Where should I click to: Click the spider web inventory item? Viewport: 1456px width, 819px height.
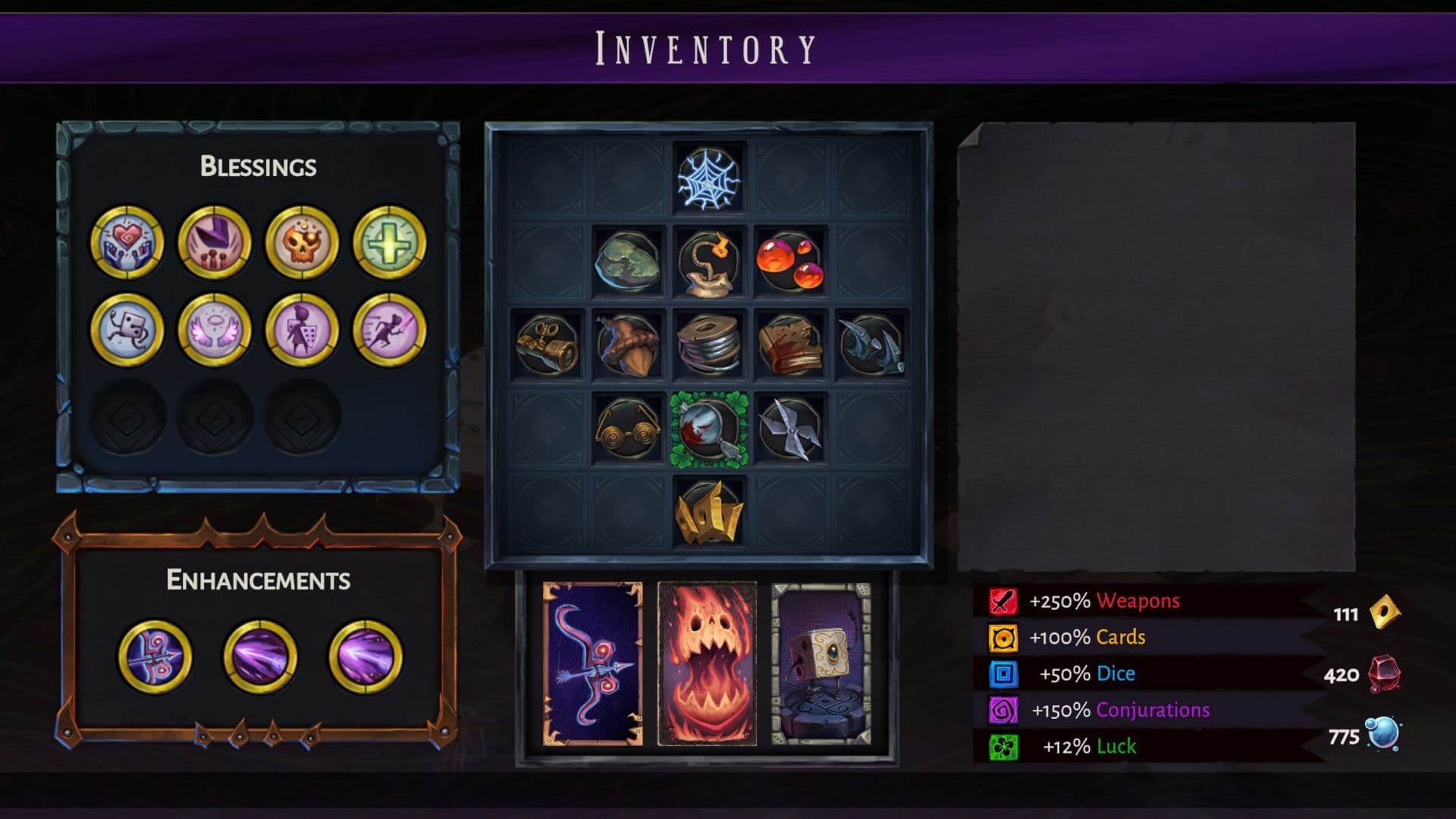click(706, 179)
